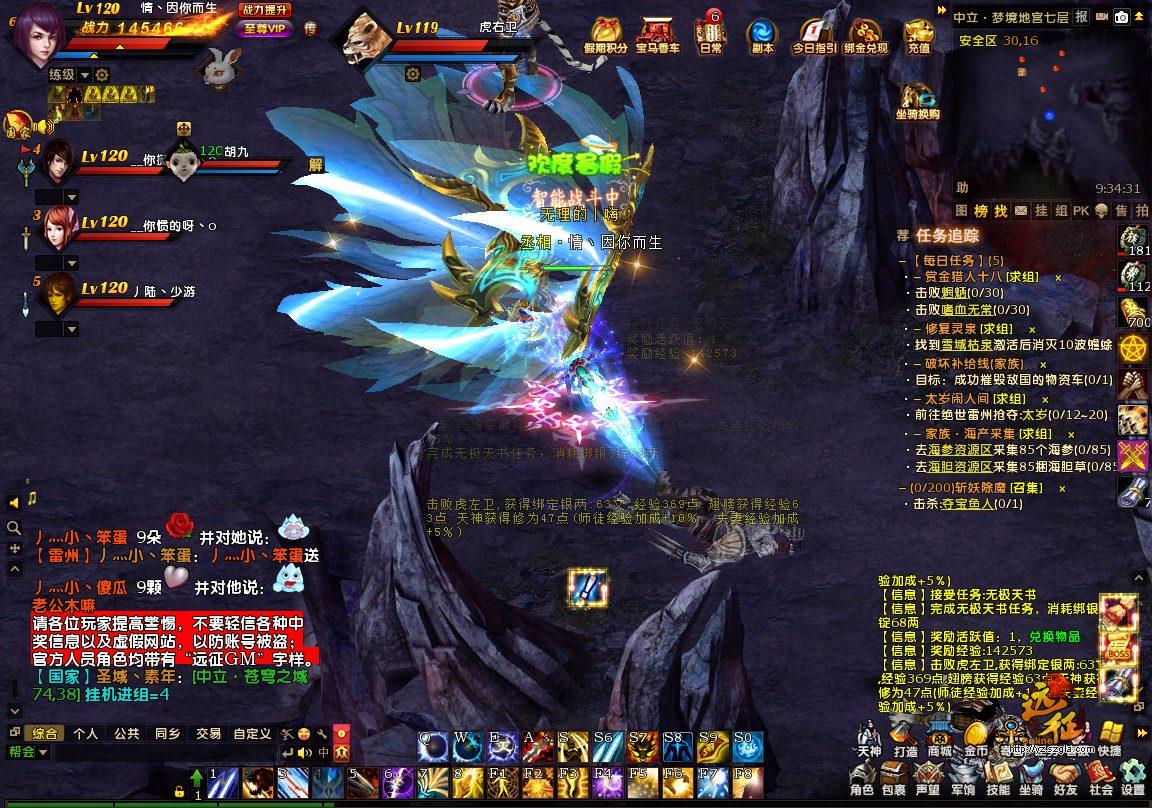
Task: Open the 好友 friends list
Action: [x=1066, y=777]
